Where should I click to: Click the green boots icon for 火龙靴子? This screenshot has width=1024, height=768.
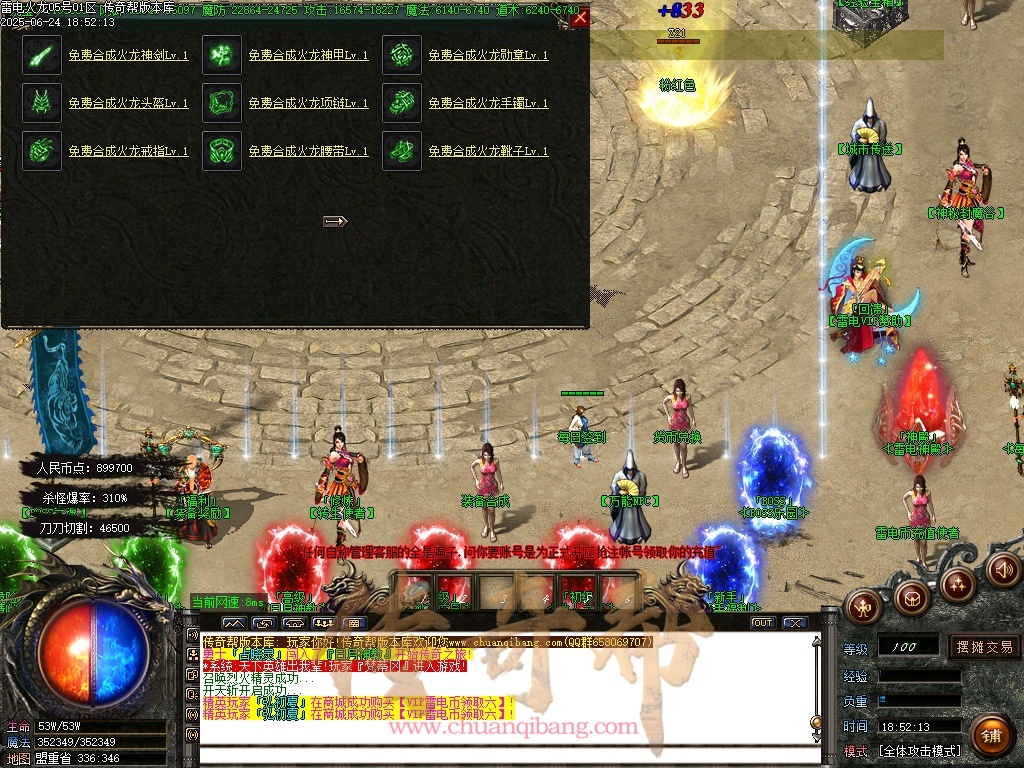coord(402,151)
